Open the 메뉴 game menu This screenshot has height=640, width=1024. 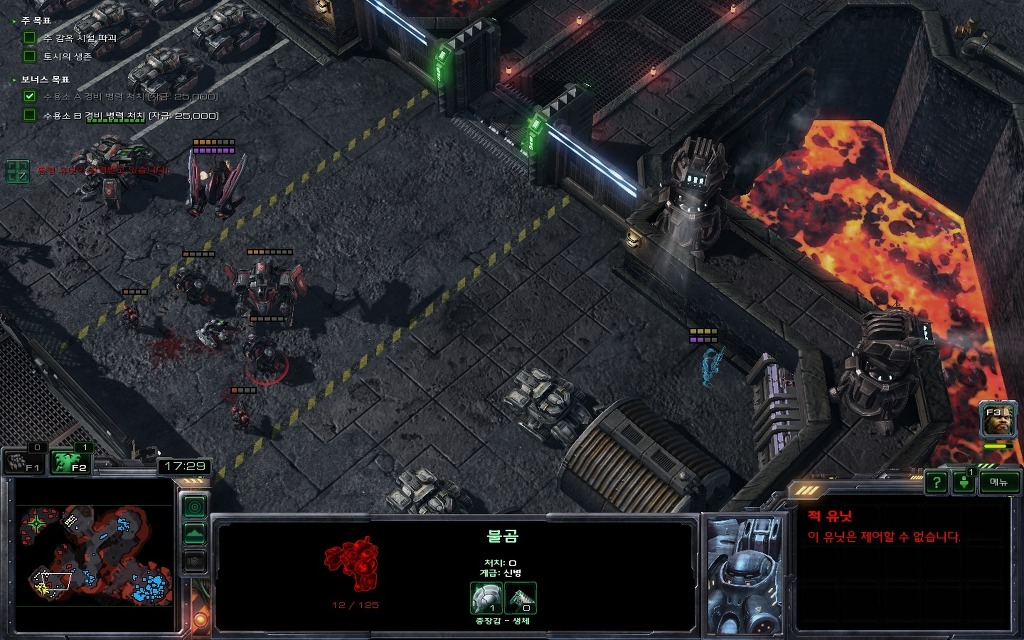pyautogui.click(x=998, y=482)
